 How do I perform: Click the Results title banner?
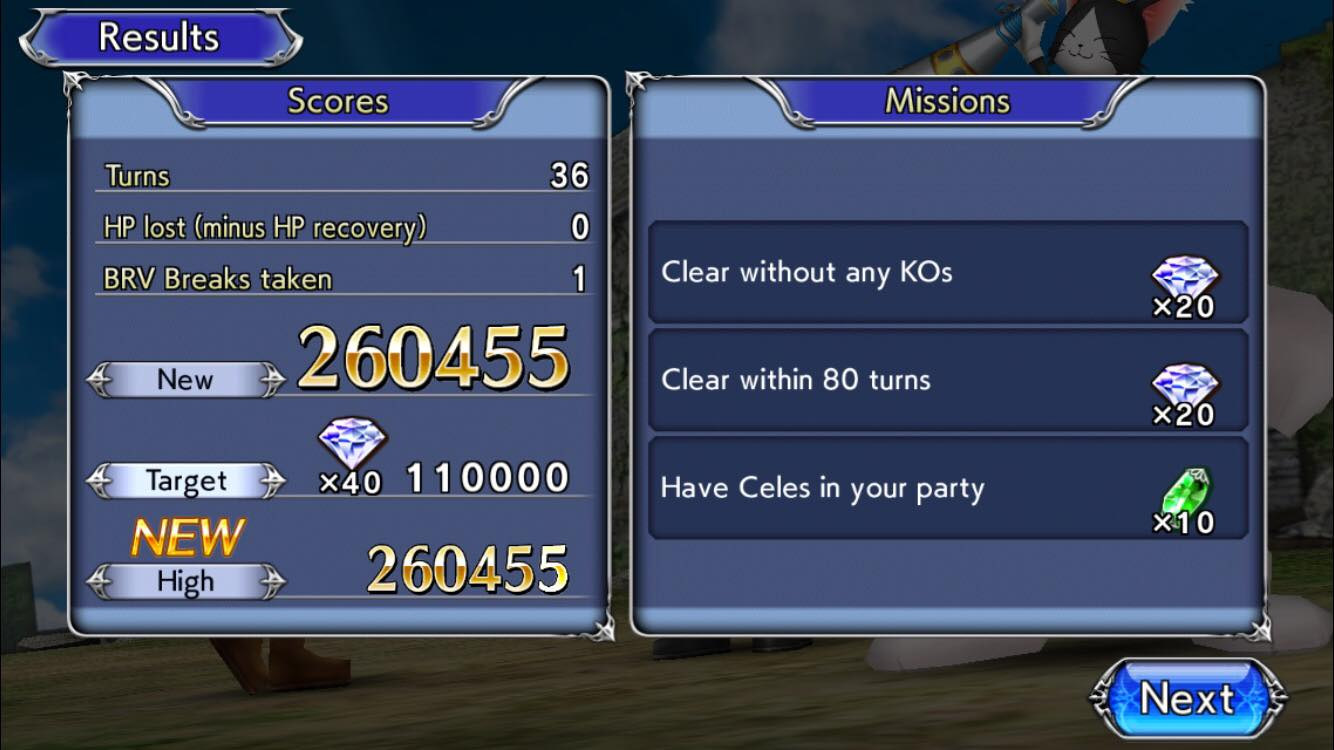pyautogui.click(x=160, y=37)
